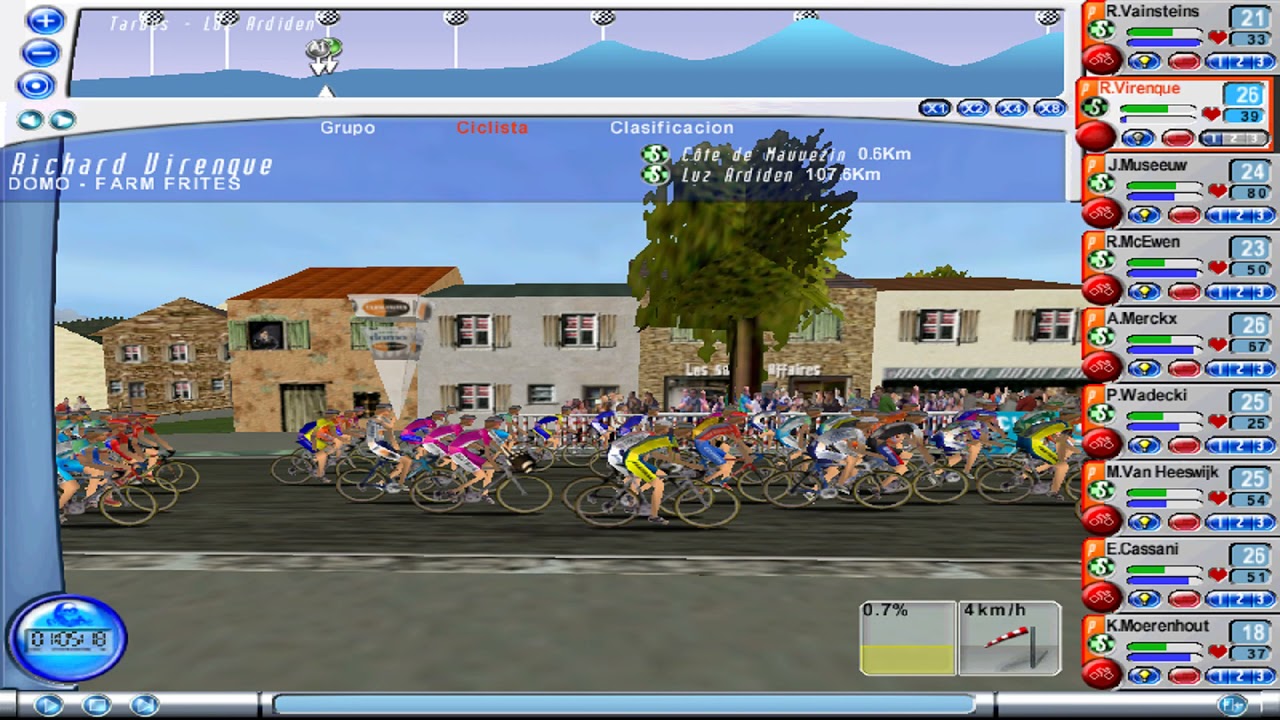Change game speed to X4
Image resolution: width=1280 pixels, height=720 pixels.
tap(1011, 108)
